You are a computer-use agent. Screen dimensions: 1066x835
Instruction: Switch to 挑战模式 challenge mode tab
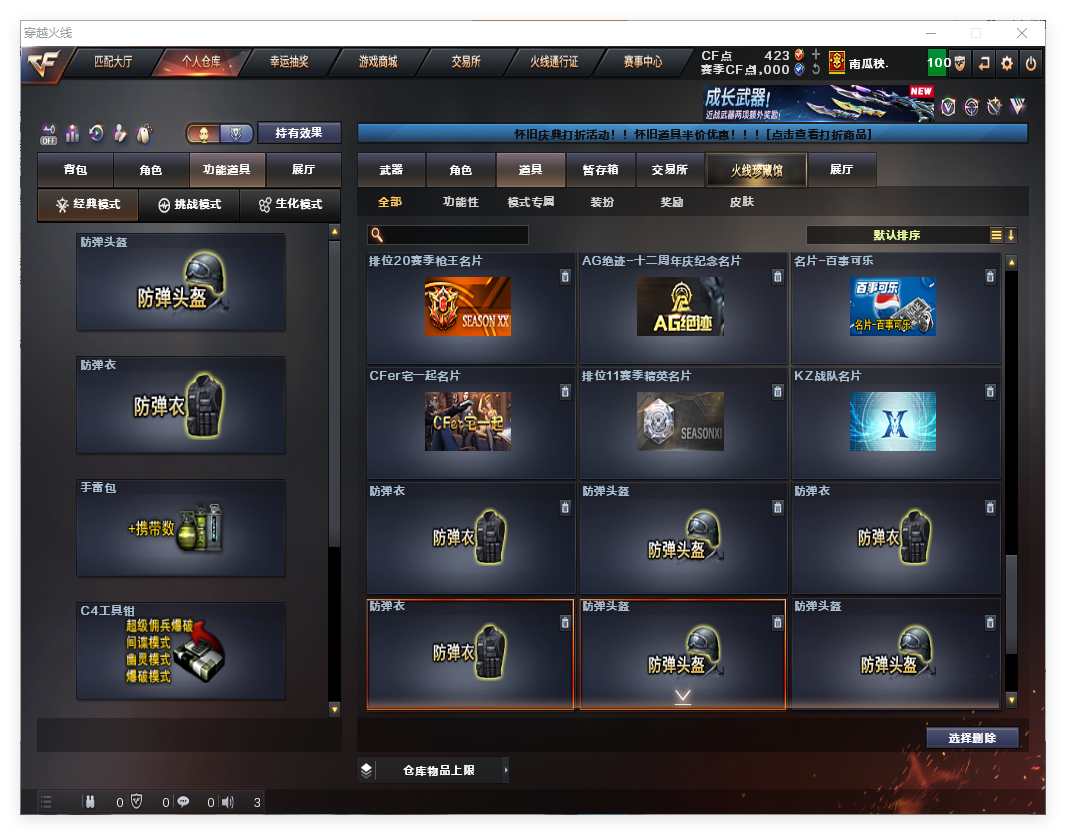coord(190,204)
